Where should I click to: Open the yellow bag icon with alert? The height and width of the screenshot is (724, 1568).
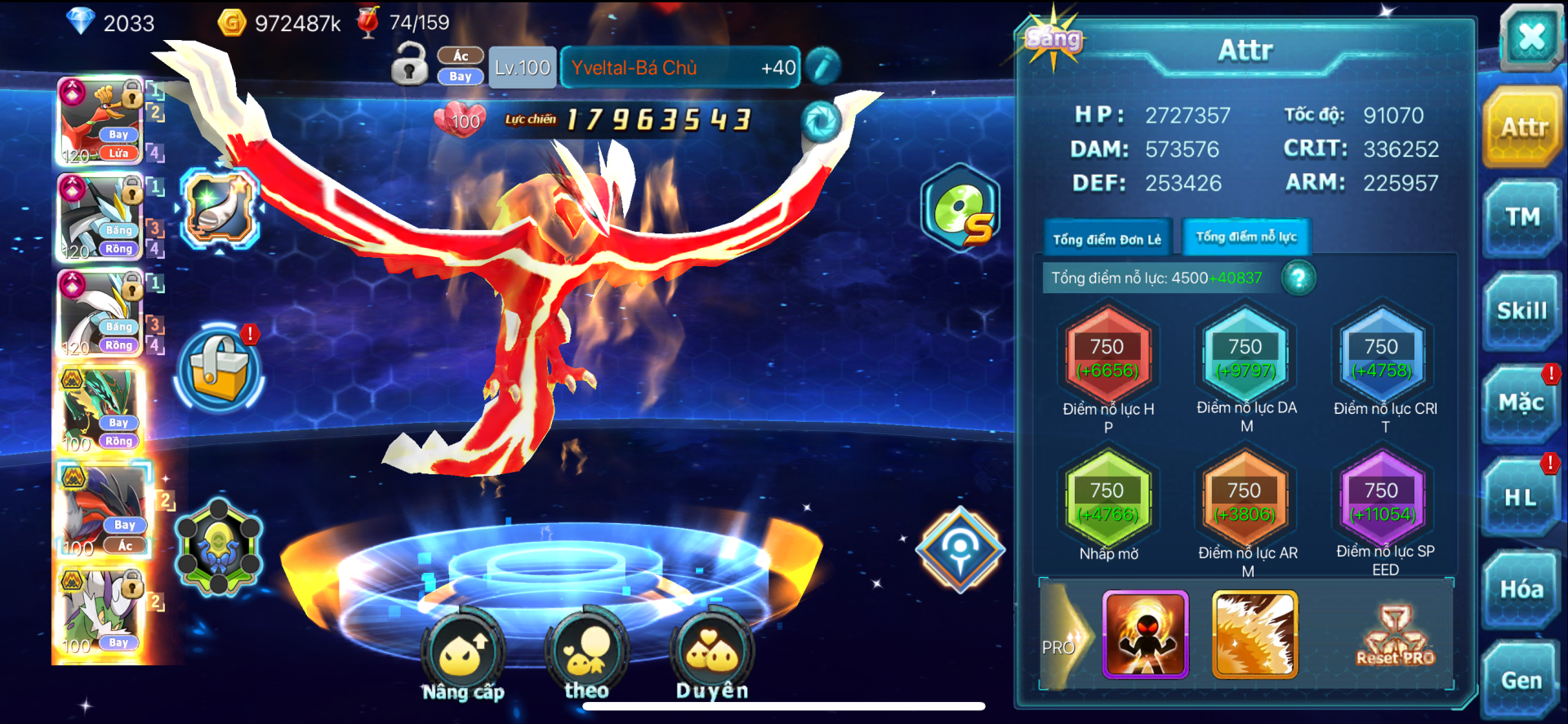[219, 369]
